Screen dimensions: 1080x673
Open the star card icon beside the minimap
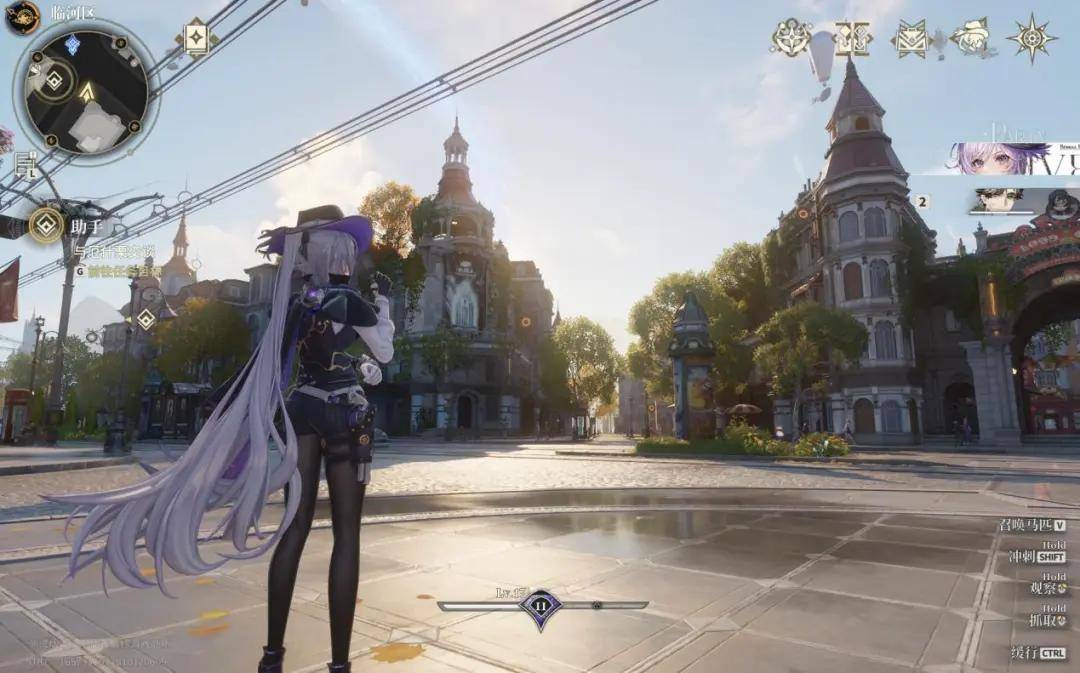coord(197,39)
